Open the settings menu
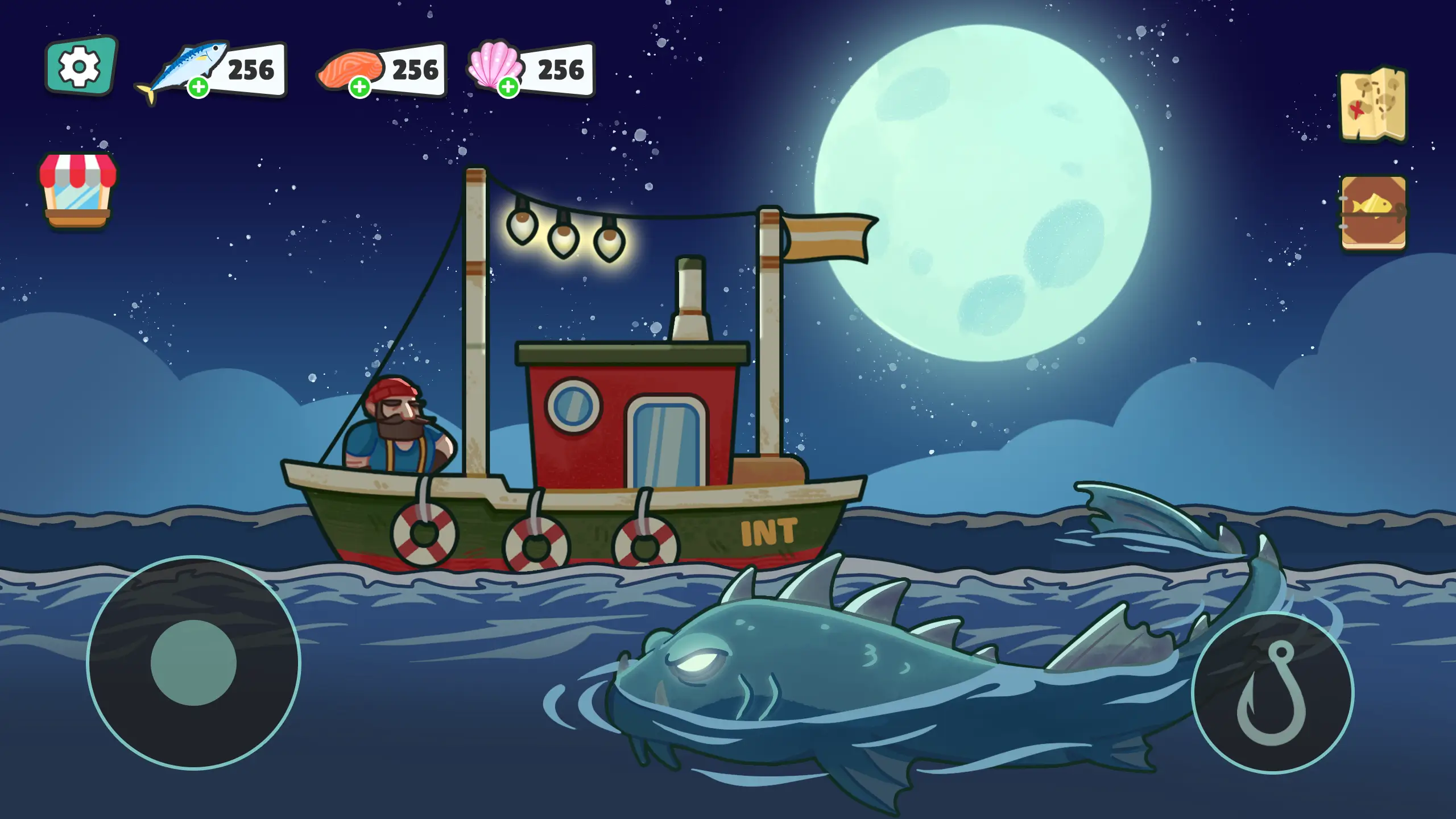The width and height of the screenshot is (1456, 819). tap(80, 65)
